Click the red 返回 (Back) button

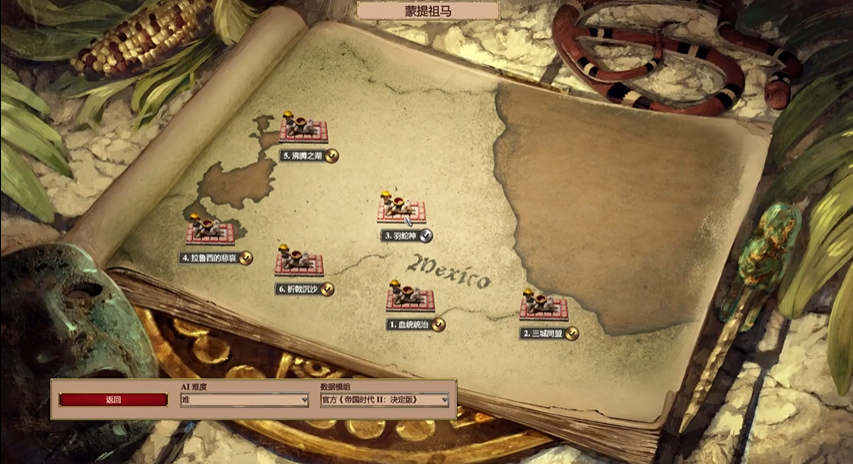pos(113,399)
